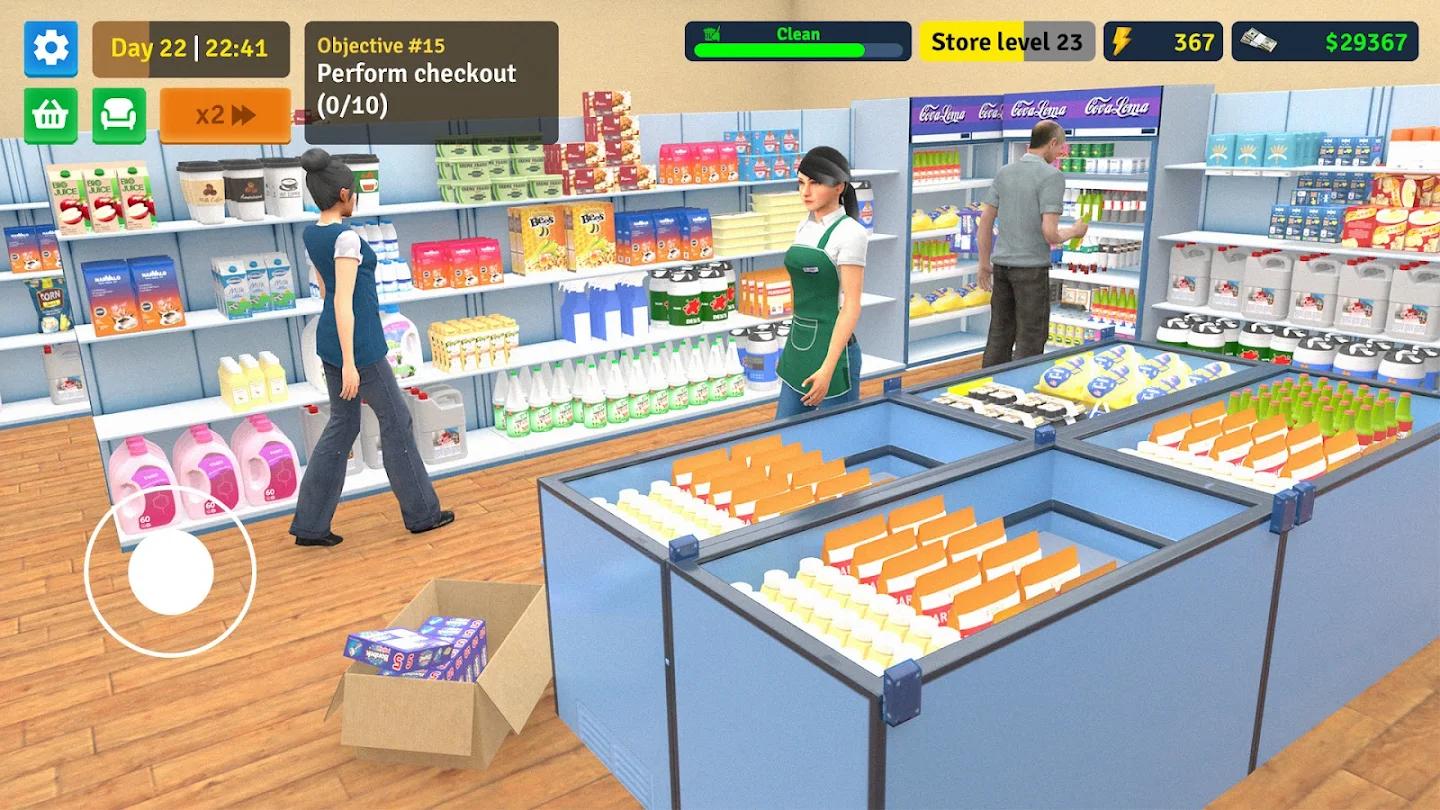
Task: Click the broom icon on the Clean bar
Action: (712, 35)
